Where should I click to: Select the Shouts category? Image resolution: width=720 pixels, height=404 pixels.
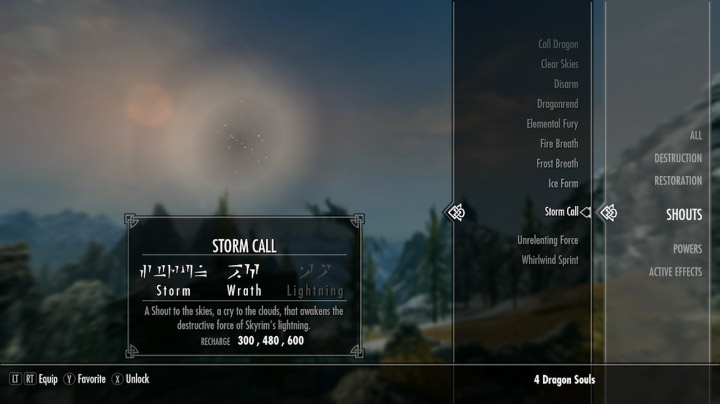coord(684,214)
